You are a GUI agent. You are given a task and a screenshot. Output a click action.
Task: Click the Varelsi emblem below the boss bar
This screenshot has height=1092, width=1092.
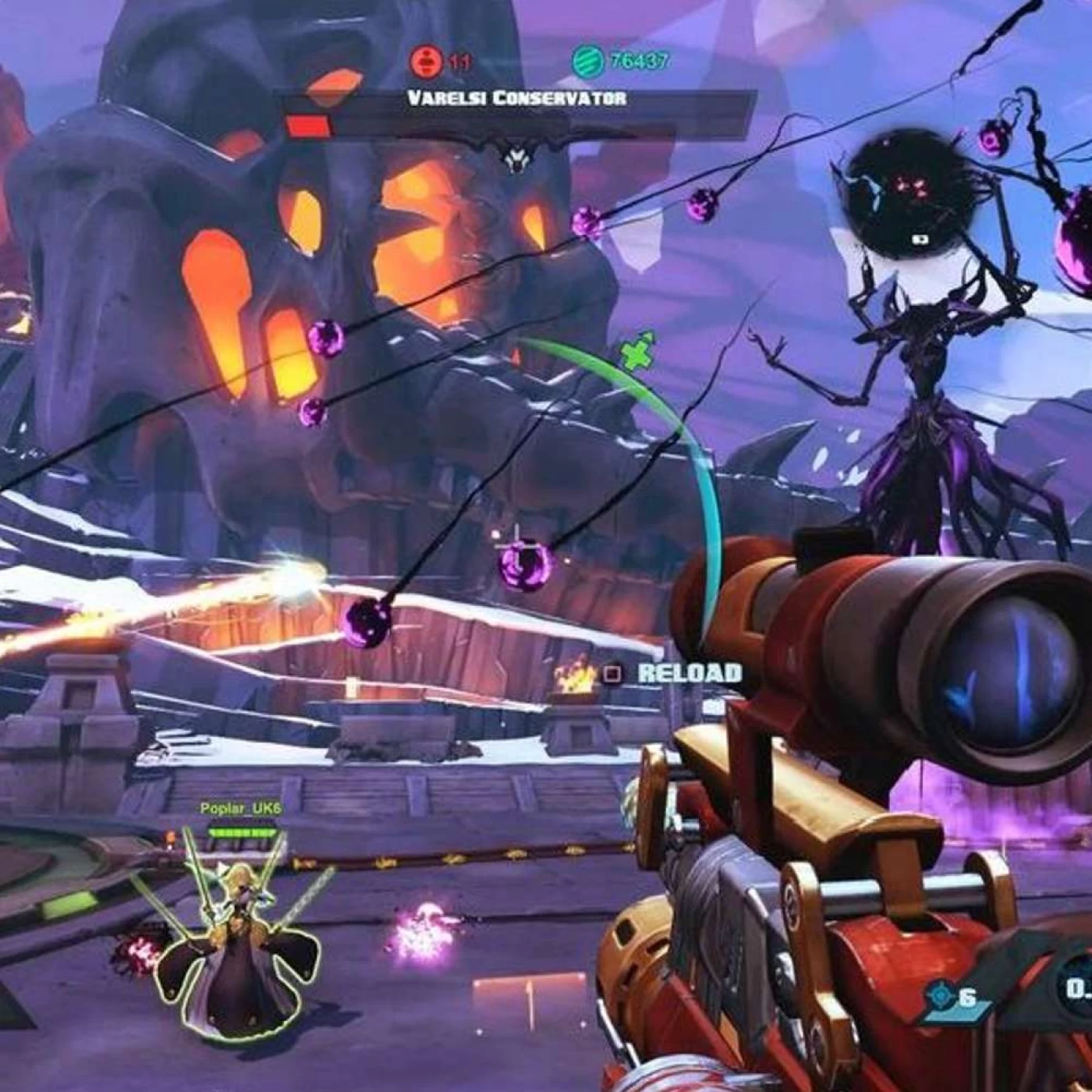pyautogui.click(x=514, y=157)
